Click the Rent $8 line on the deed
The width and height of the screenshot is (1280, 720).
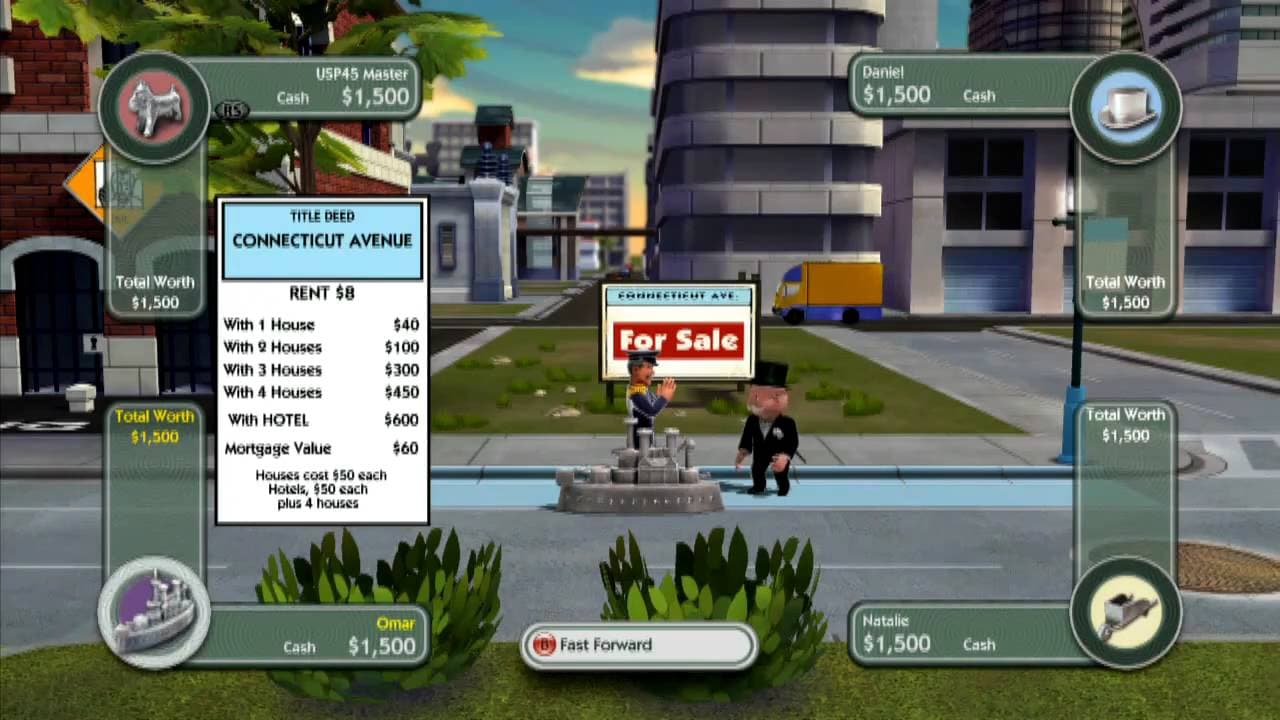(x=322, y=293)
